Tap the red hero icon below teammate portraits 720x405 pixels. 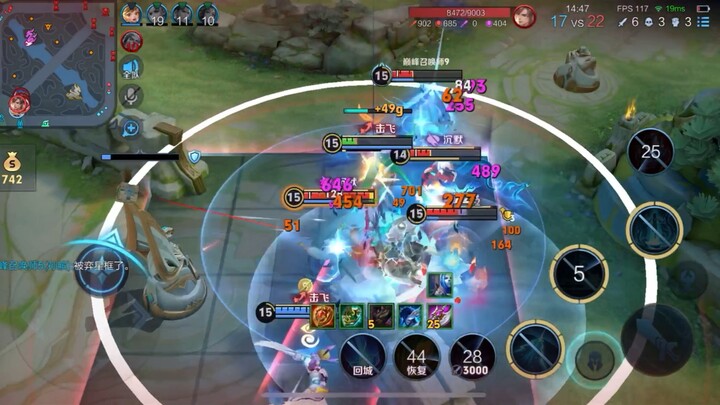tap(131, 41)
